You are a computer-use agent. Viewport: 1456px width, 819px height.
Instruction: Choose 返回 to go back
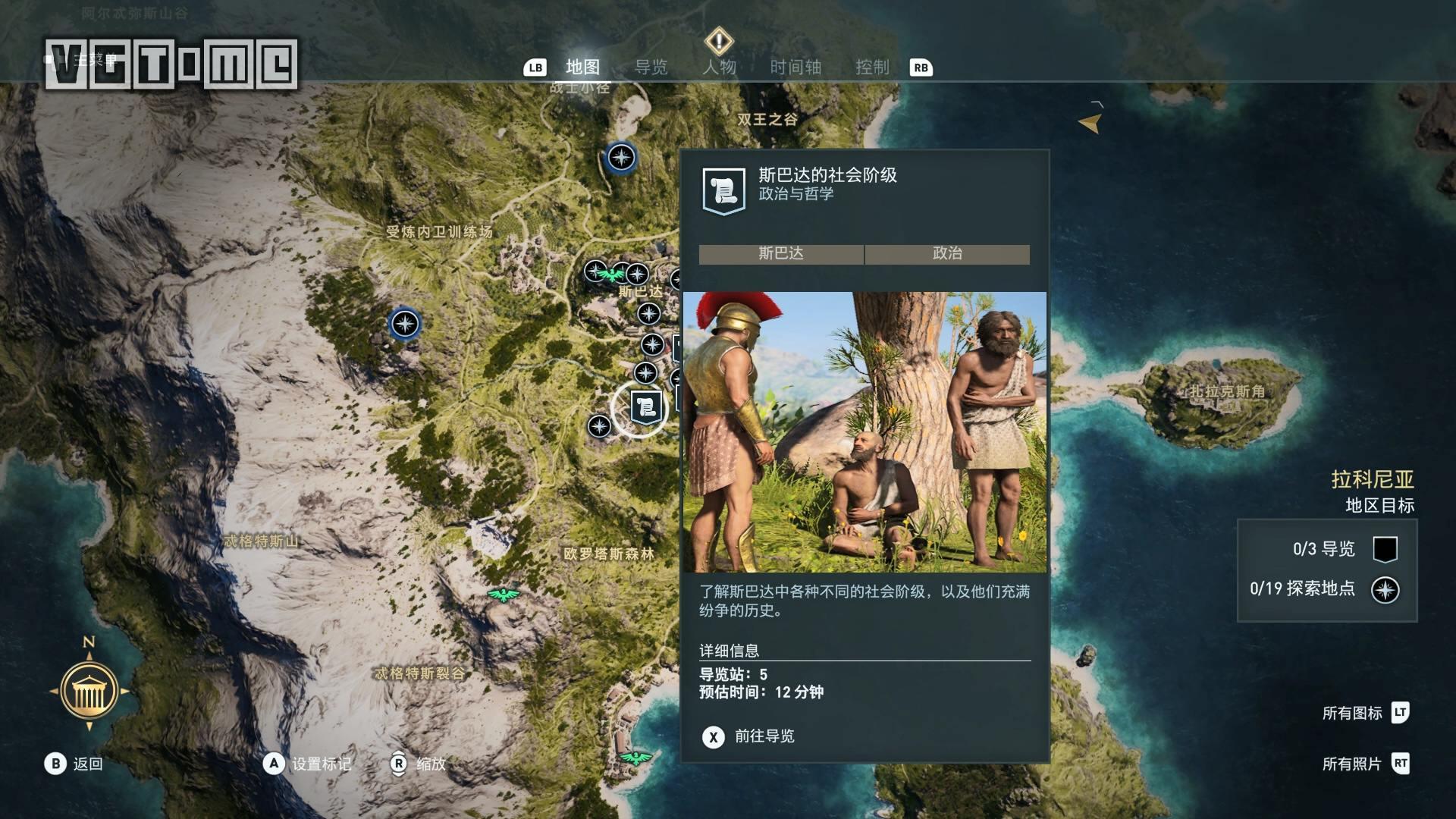tap(74, 764)
